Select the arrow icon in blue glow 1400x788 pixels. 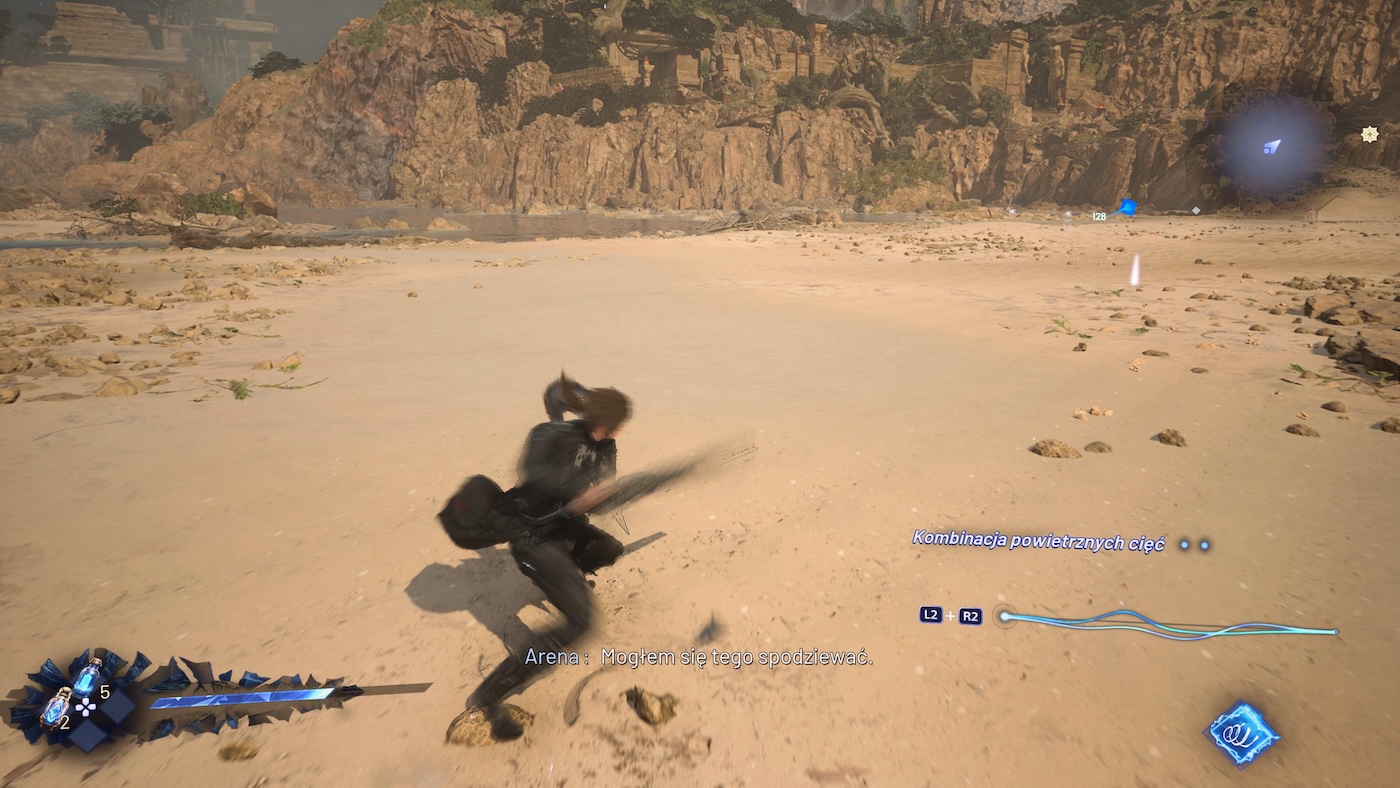pos(1272,147)
